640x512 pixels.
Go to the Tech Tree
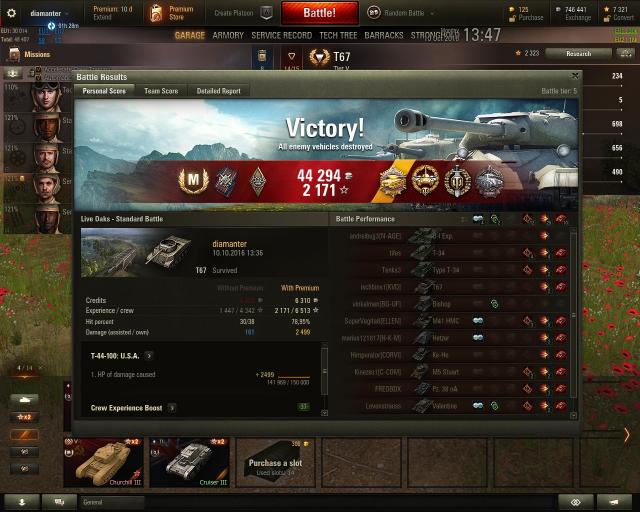pos(338,35)
